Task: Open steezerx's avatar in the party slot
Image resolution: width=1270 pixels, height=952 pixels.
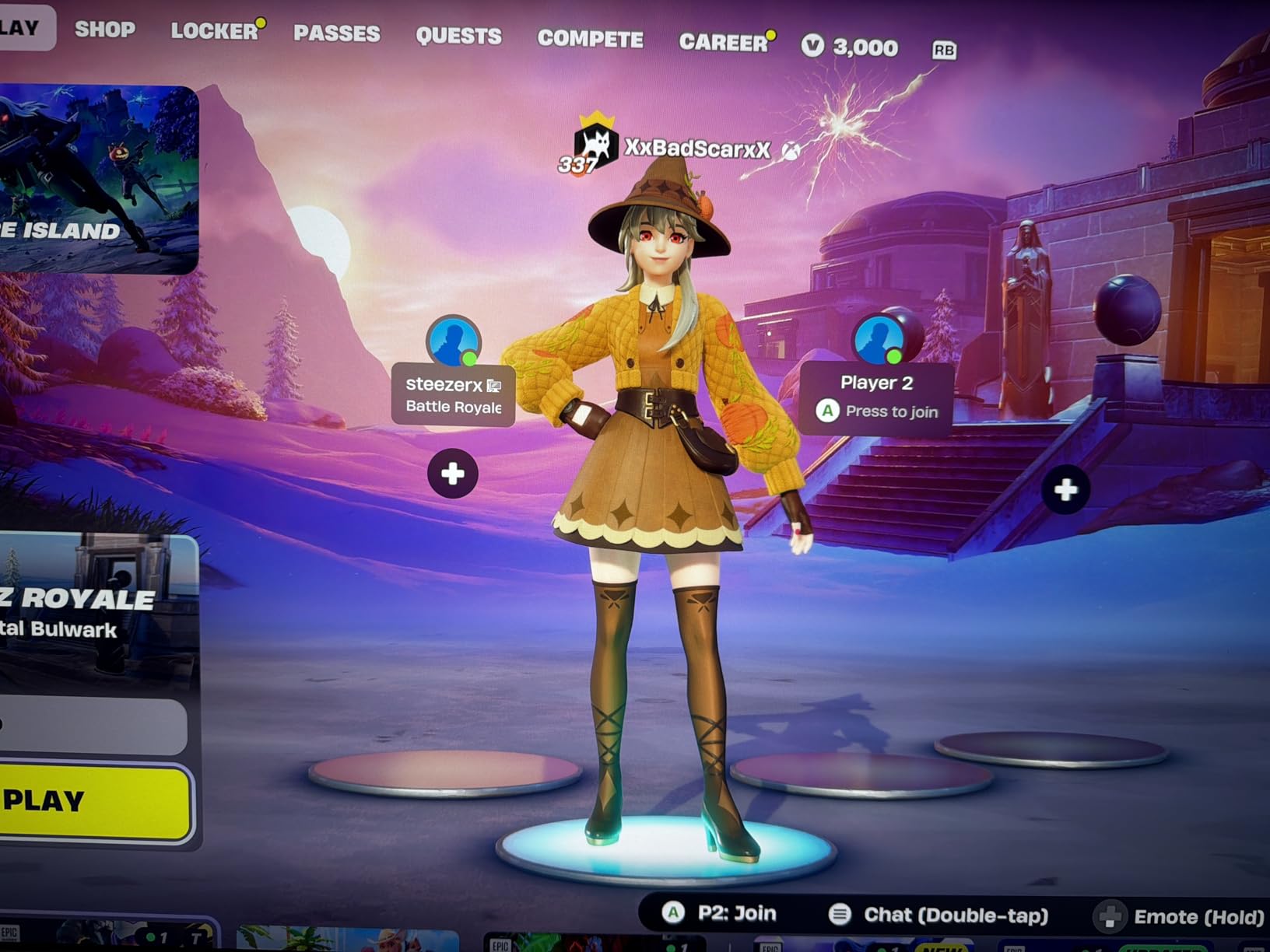Action: click(x=454, y=340)
